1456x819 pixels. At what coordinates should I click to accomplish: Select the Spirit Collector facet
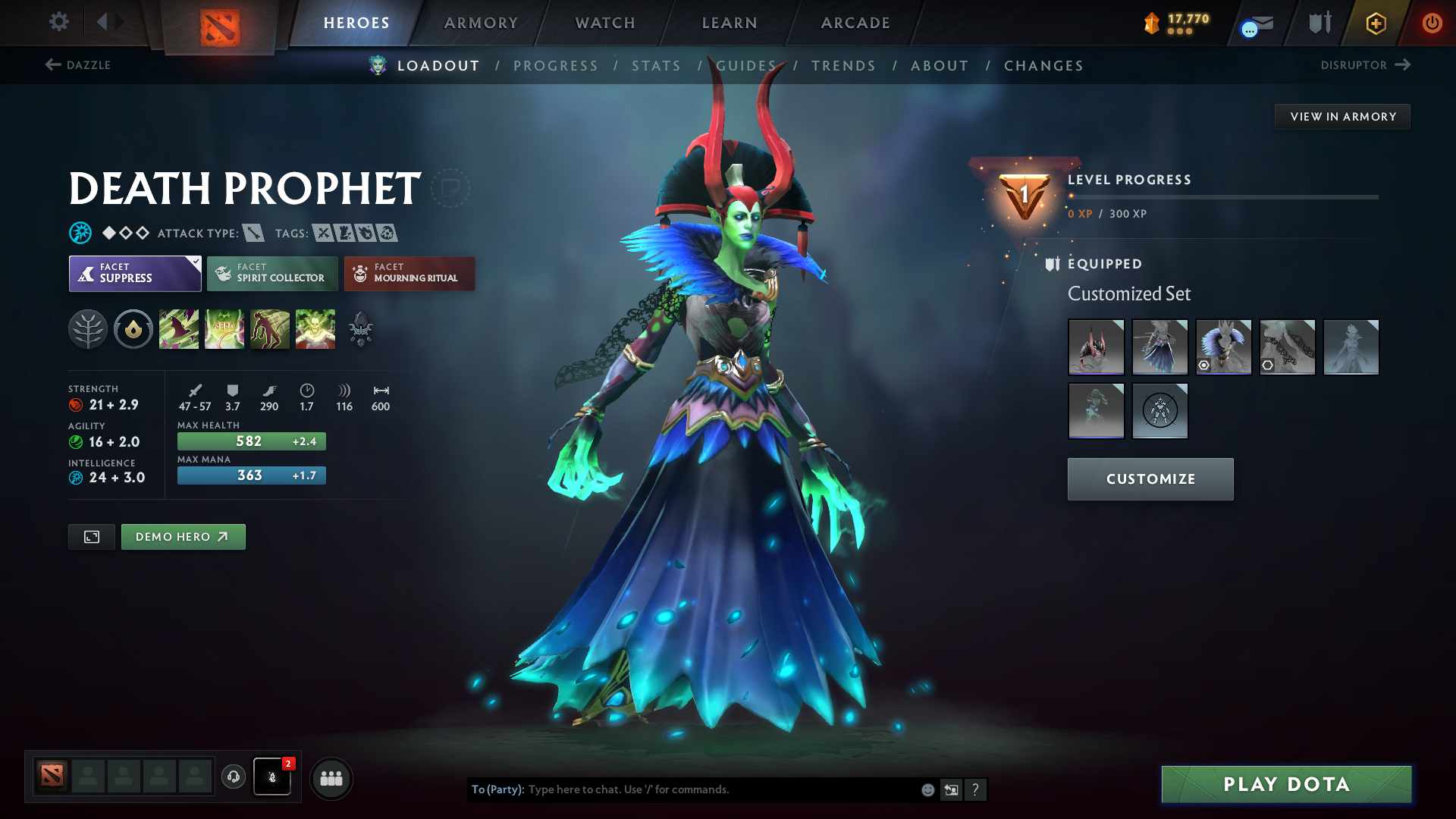pyautogui.click(x=271, y=273)
